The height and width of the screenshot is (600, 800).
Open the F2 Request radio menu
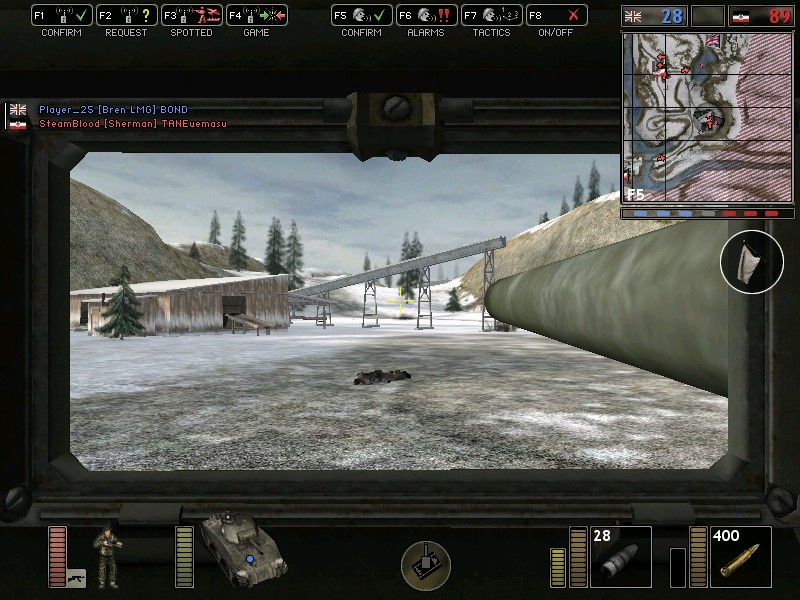click(x=126, y=16)
